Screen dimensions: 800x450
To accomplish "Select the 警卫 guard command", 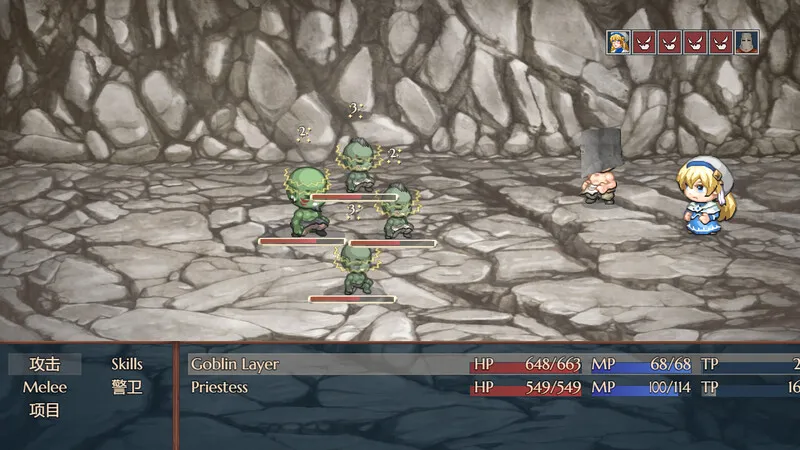I will 127,387.
